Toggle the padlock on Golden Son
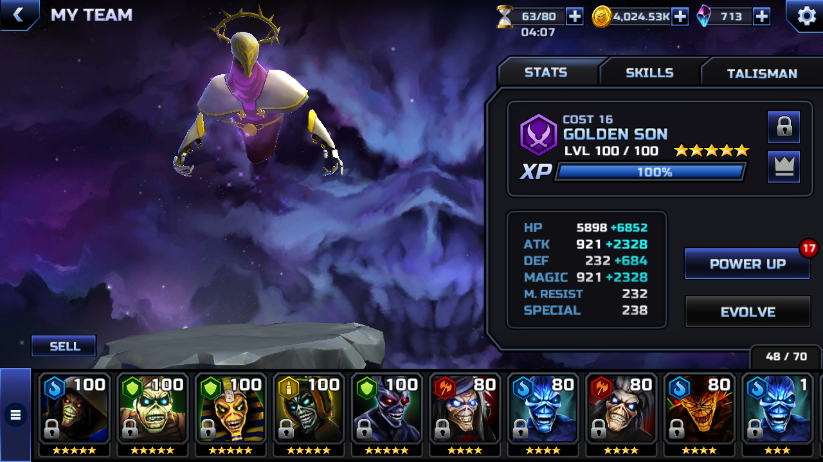Viewport: 823px width, 462px height. [x=784, y=127]
